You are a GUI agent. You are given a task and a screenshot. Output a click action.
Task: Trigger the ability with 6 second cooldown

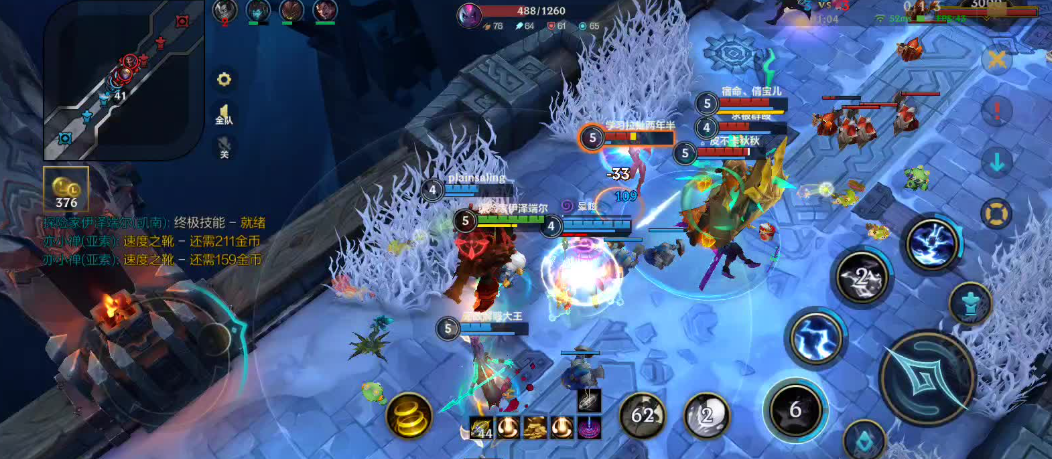[x=794, y=410]
